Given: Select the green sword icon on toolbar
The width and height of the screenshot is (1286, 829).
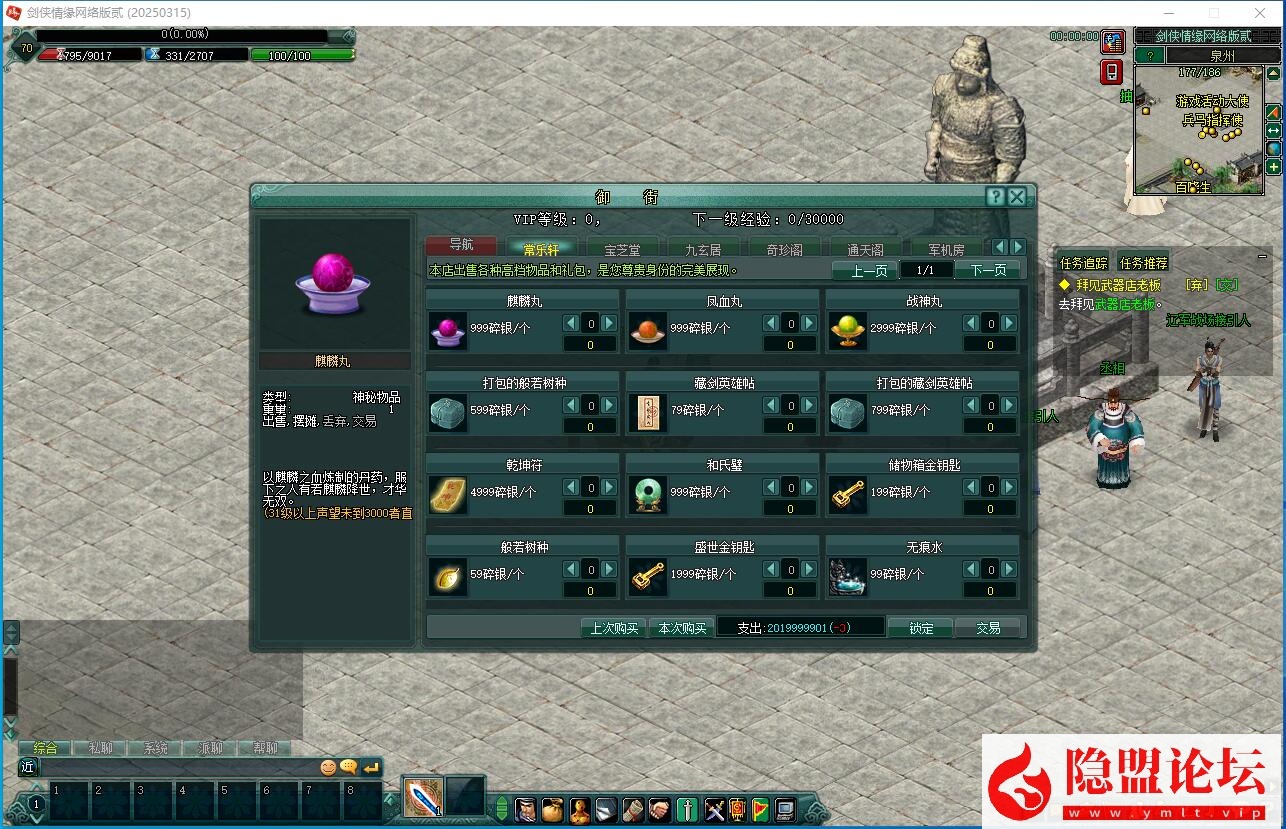Looking at the screenshot, I should (x=687, y=811).
